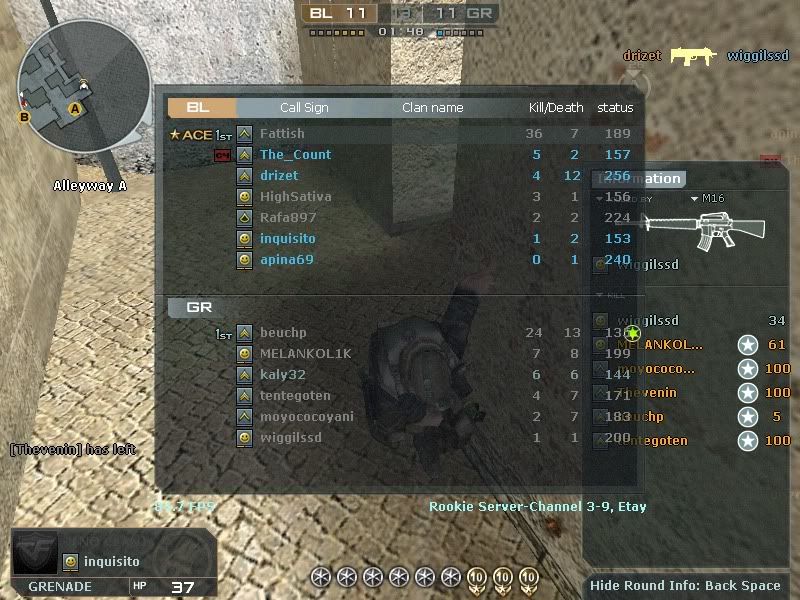Open the circular minimap
The height and width of the screenshot is (600, 800).
tap(83, 88)
